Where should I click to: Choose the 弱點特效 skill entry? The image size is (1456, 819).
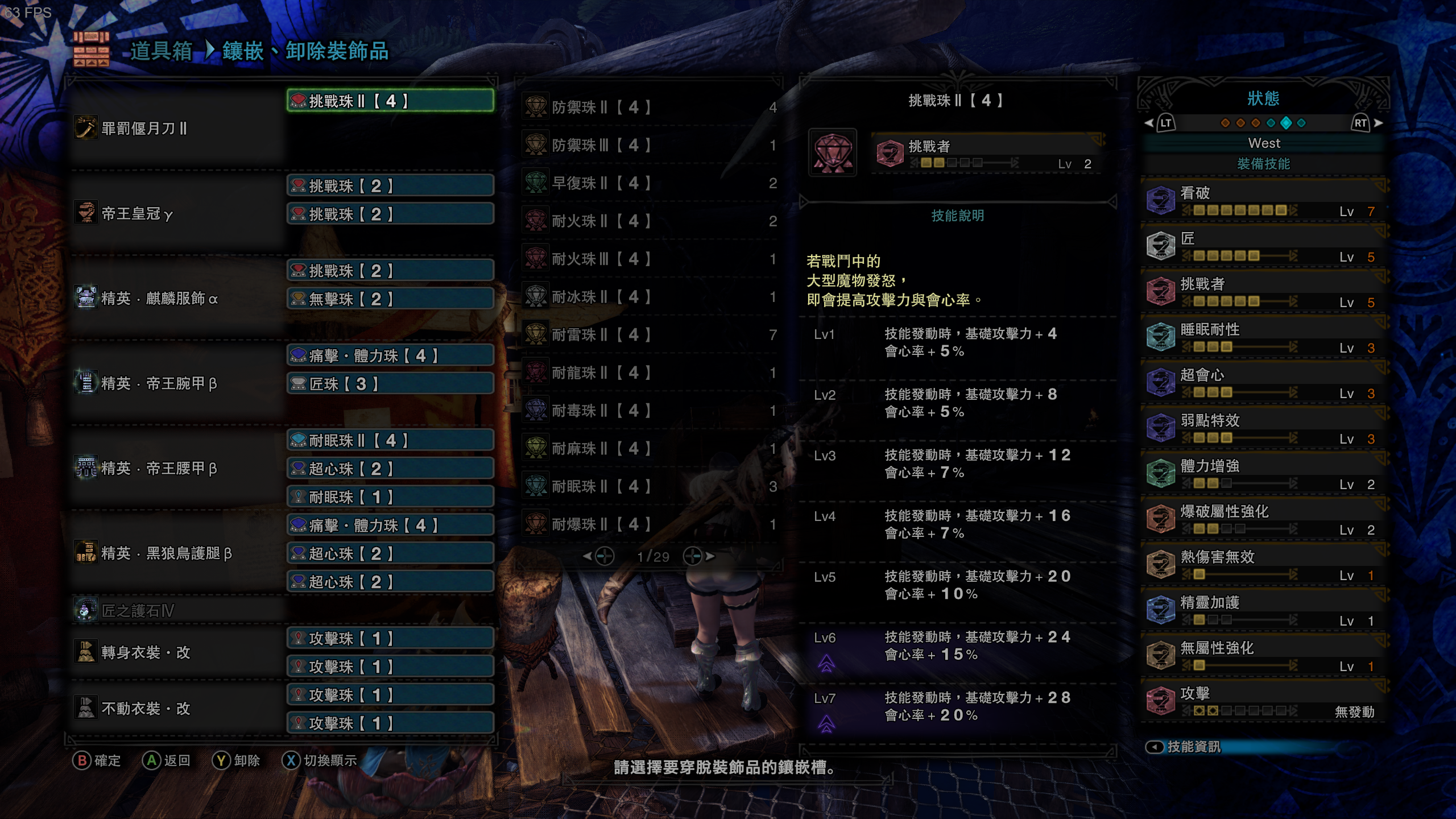coord(1264,428)
